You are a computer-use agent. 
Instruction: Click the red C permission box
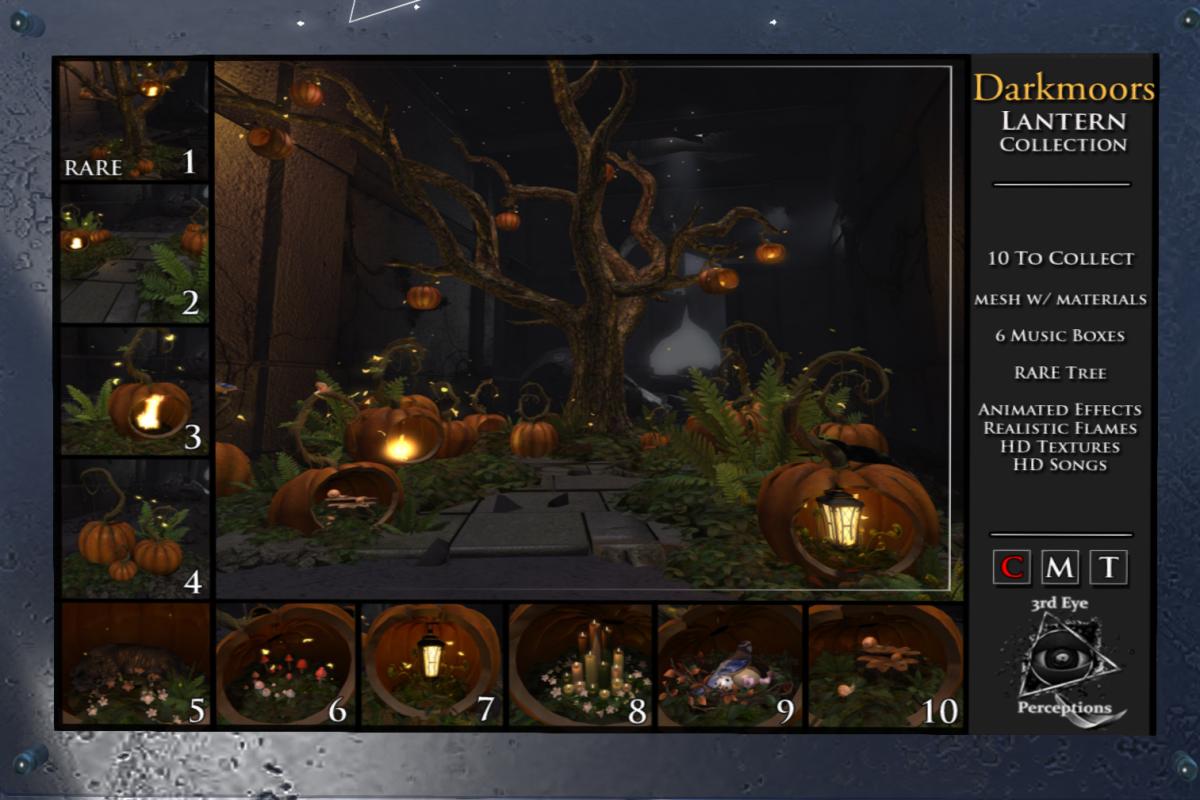click(1012, 568)
